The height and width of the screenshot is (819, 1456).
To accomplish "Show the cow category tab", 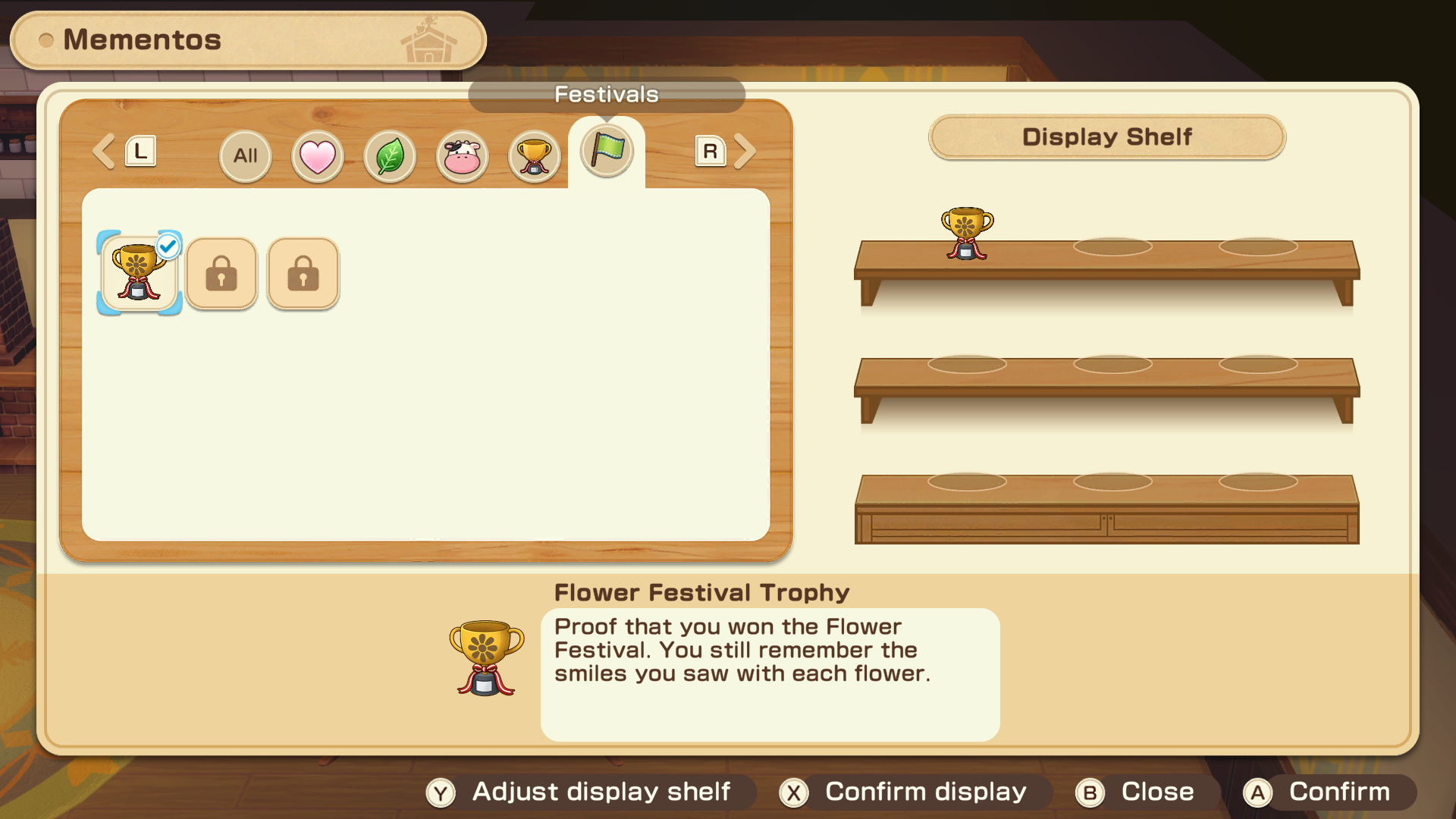I will pos(462,156).
